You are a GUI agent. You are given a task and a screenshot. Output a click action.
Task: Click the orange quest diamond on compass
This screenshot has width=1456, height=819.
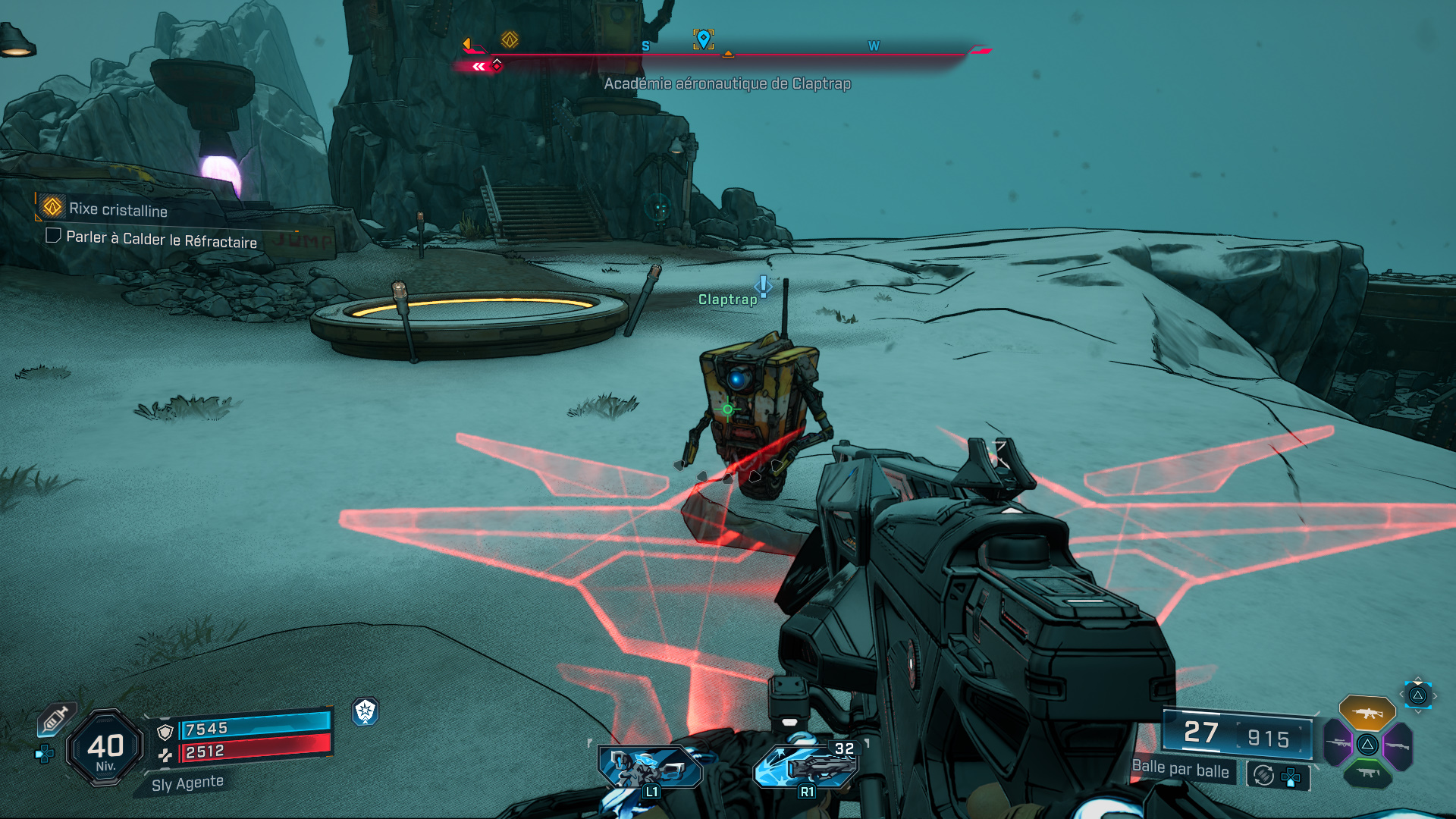coord(510,39)
